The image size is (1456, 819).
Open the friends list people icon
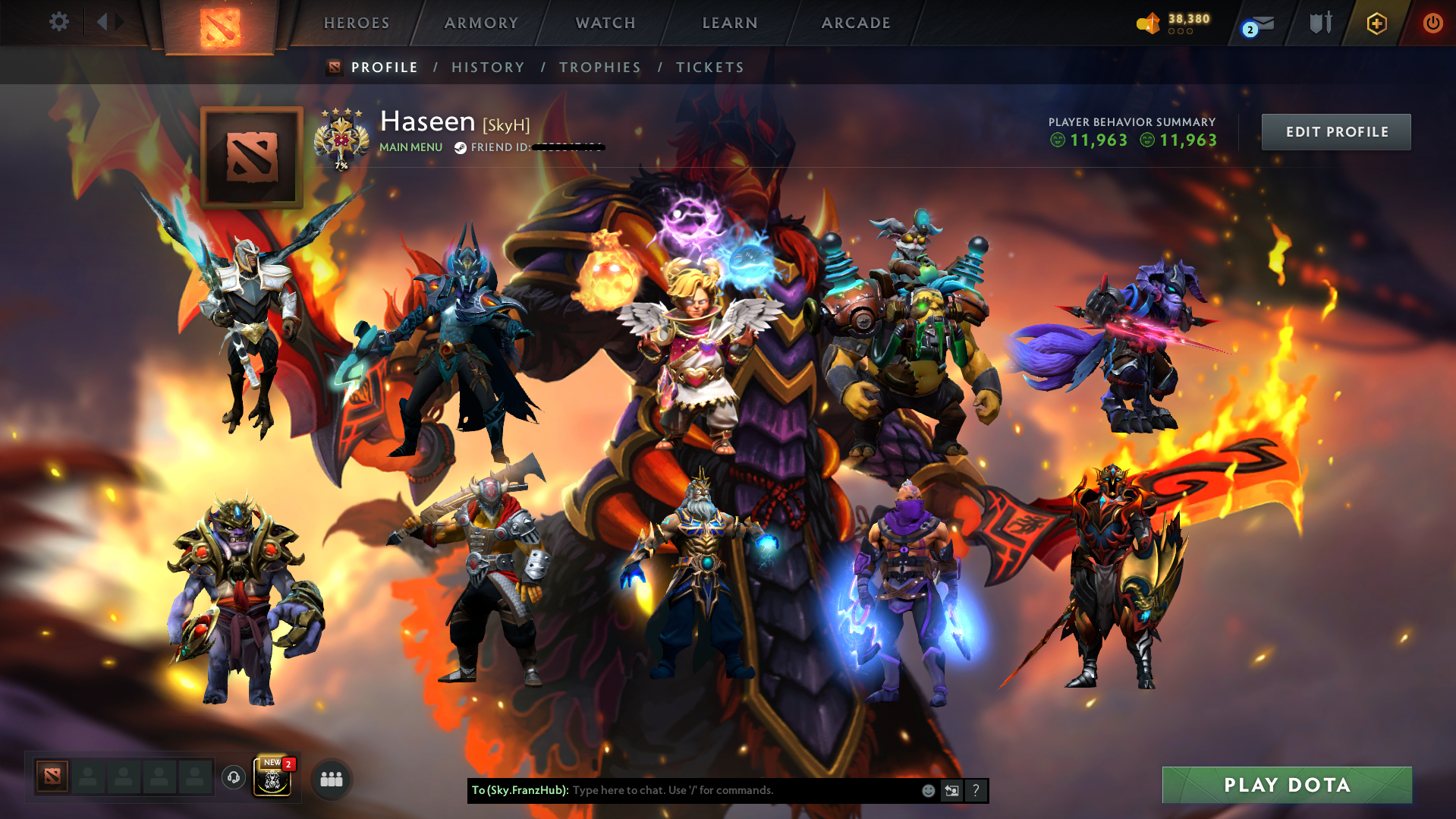point(331,779)
